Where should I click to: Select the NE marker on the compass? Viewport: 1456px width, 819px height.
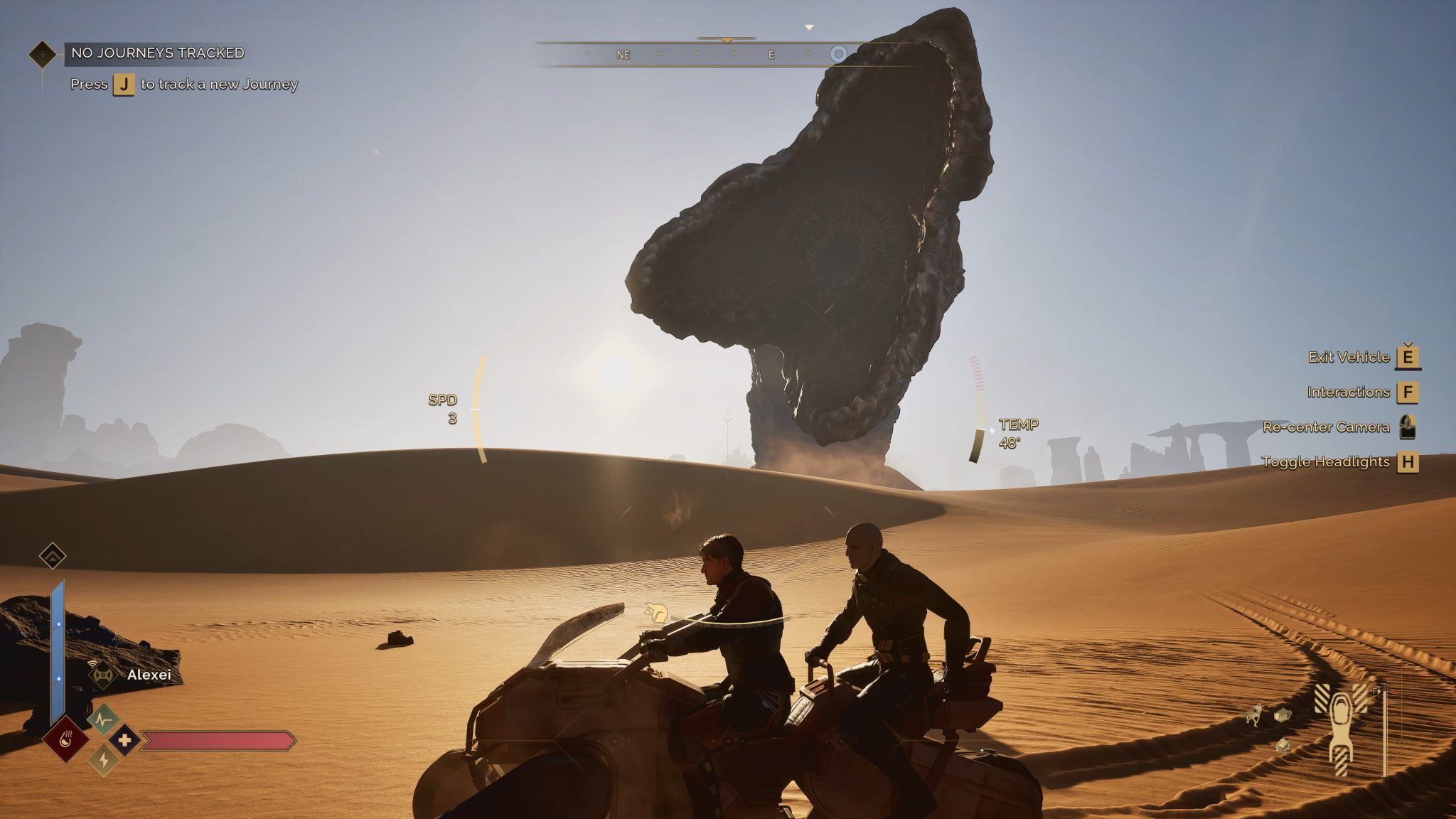pos(624,53)
